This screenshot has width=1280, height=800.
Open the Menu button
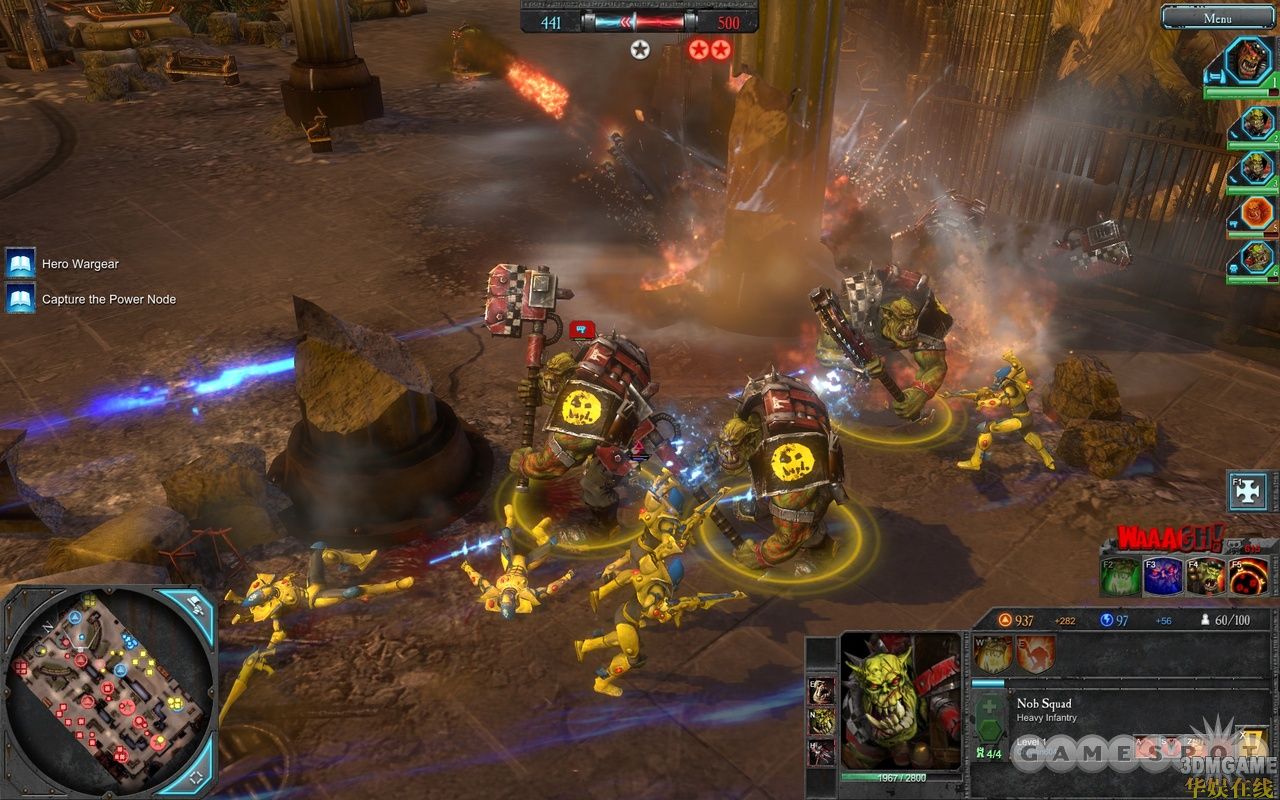coord(1217,17)
